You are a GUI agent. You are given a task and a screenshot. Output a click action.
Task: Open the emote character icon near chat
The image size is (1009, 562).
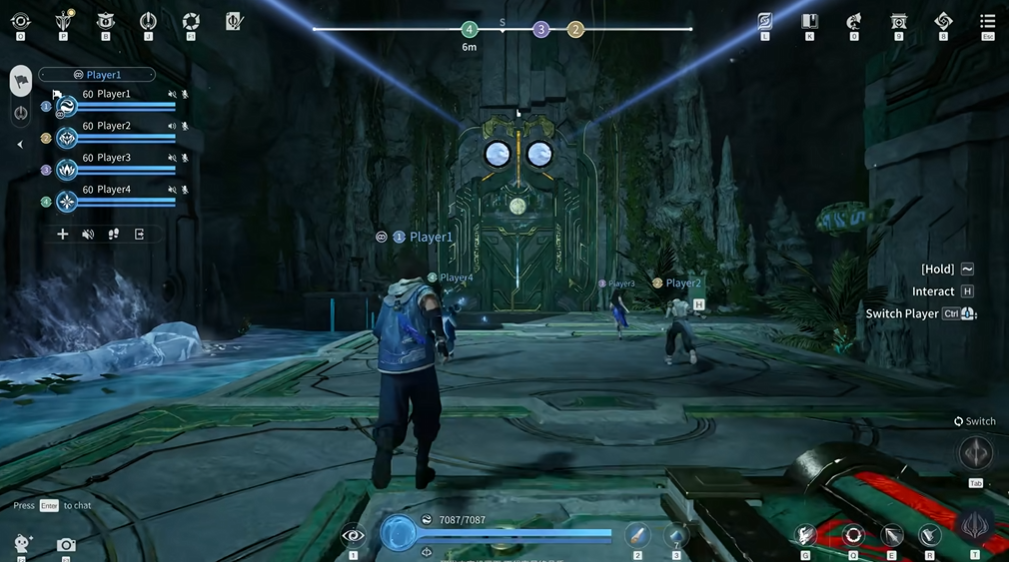[x=23, y=544]
